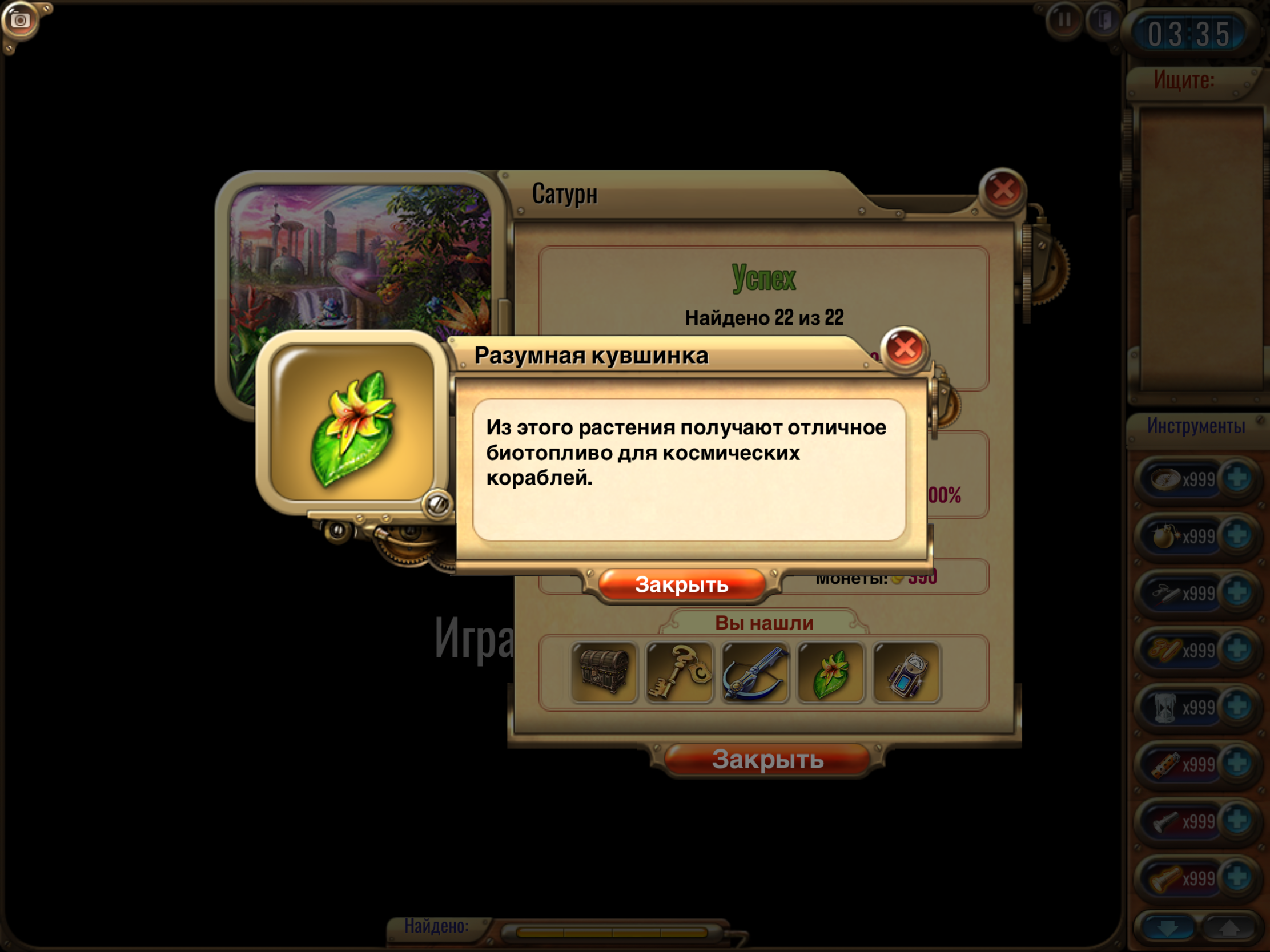Select the golden key found item

pyautogui.click(x=679, y=672)
